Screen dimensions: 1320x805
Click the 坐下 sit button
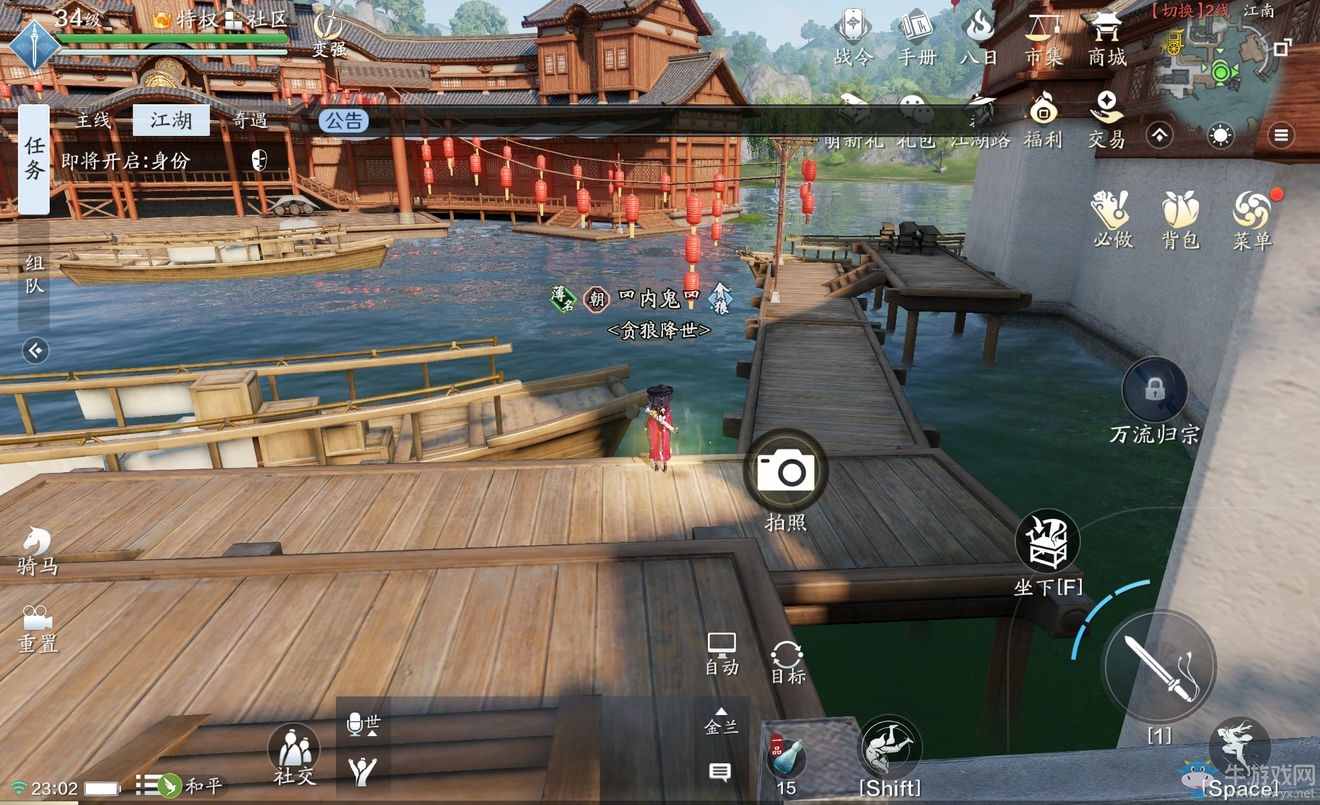[x=1047, y=543]
